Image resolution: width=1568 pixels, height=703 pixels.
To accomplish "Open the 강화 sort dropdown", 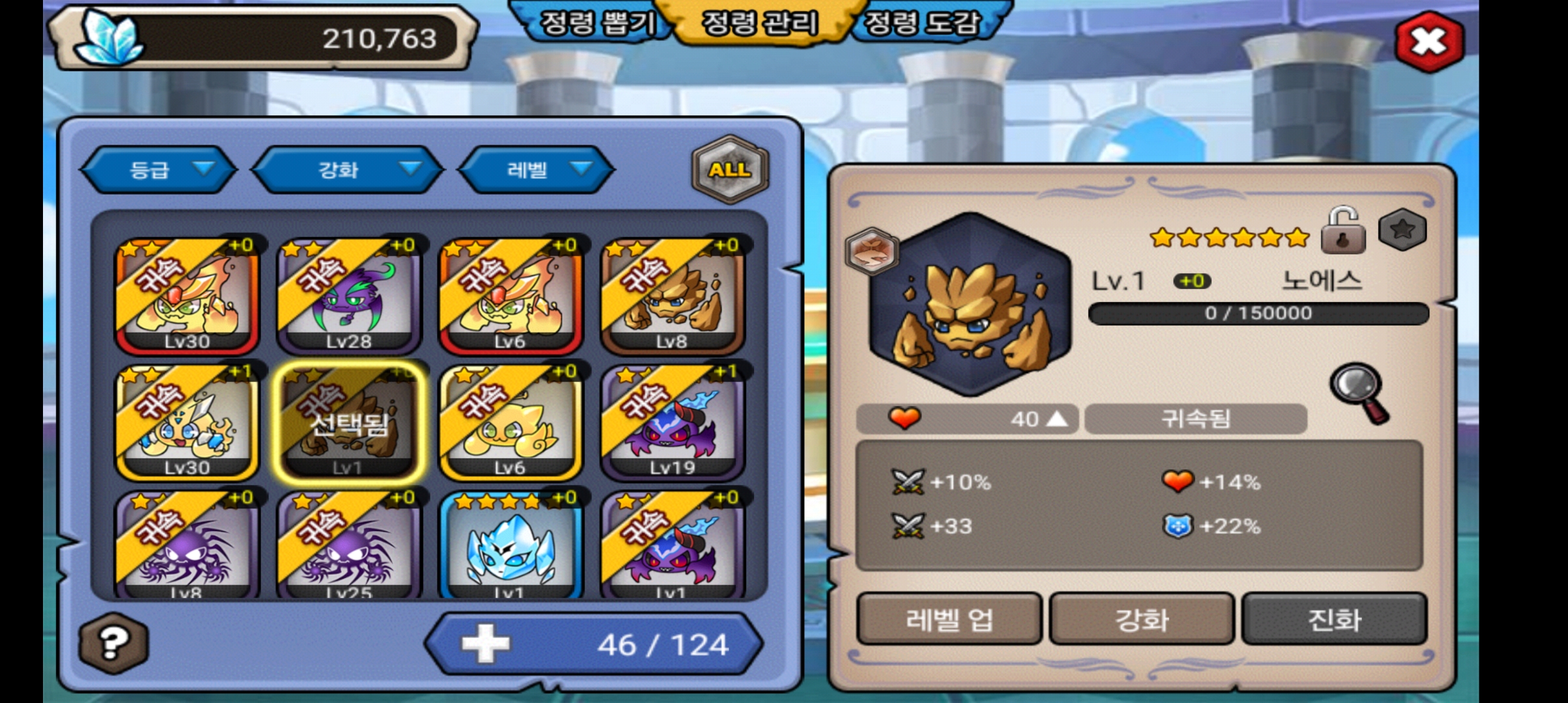I will tap(347, 170).
